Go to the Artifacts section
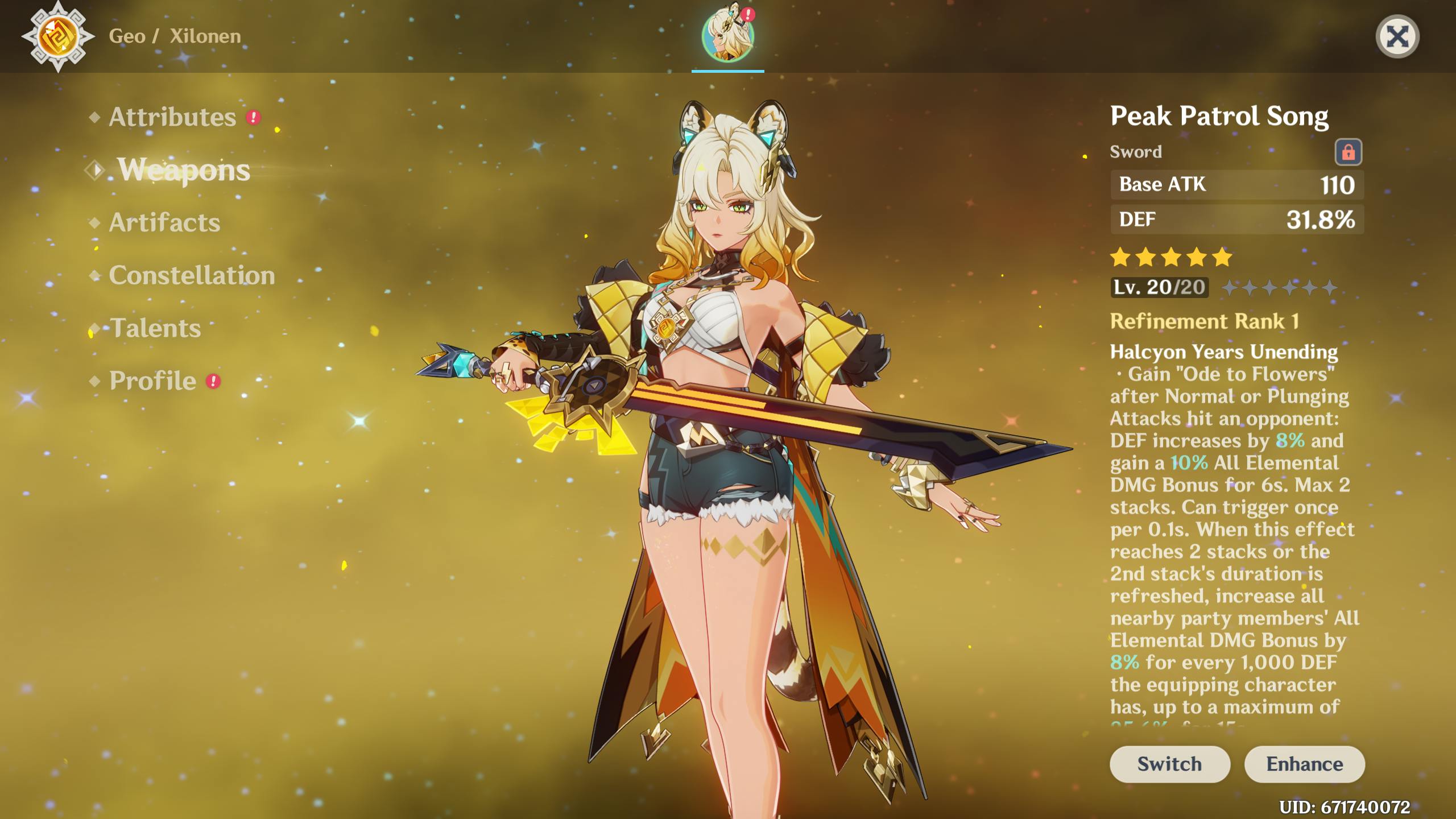Screen dimensions: 1456x819 (x=164, y=222)
